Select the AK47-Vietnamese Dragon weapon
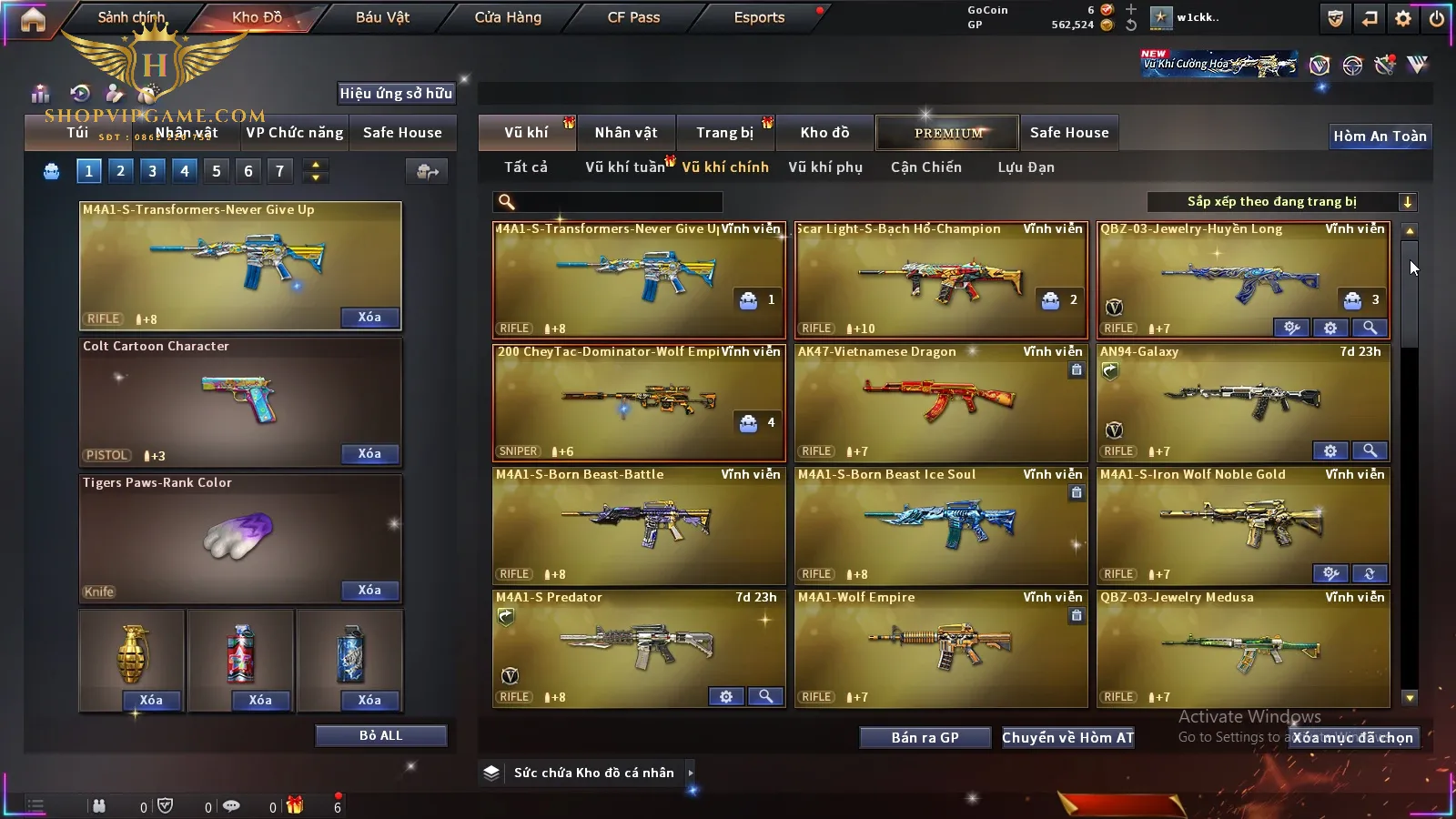The width and height of the screenshot is (1456, 819). click(x=941, y=402)
